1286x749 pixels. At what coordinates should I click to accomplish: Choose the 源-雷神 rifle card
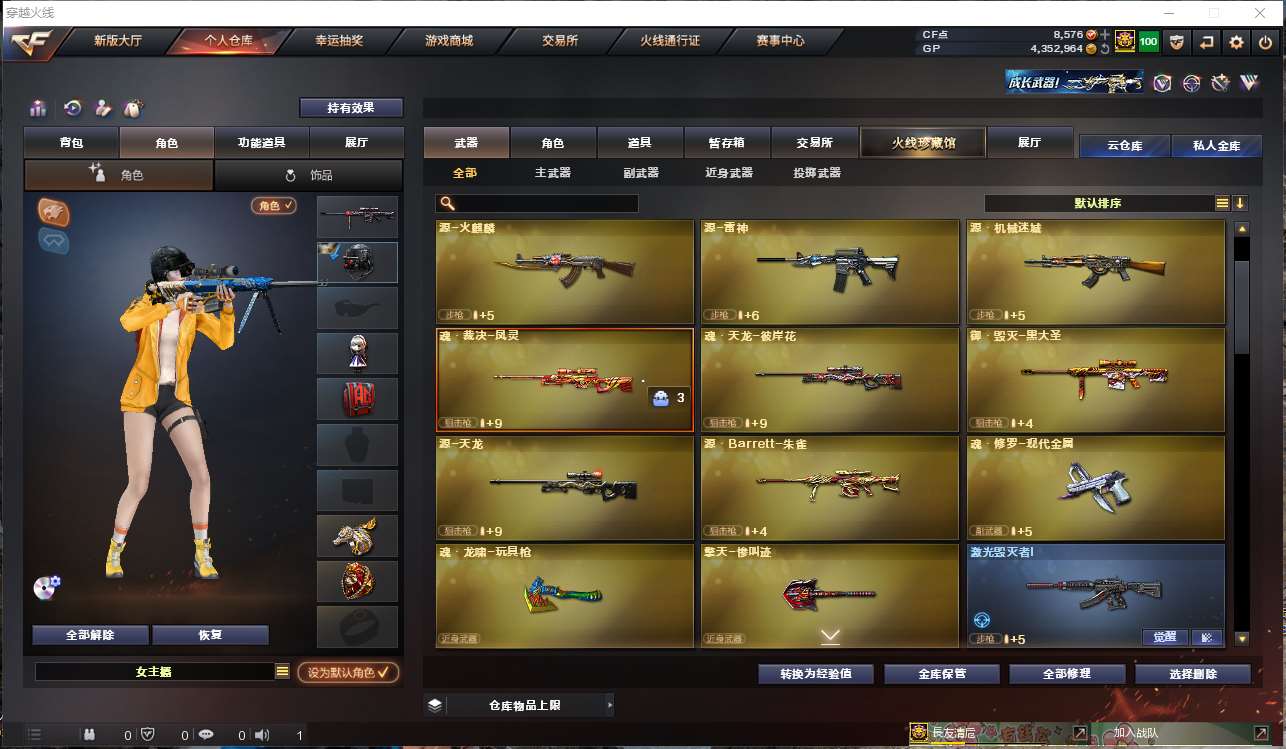pyautogui.click(x=830, y=271)
